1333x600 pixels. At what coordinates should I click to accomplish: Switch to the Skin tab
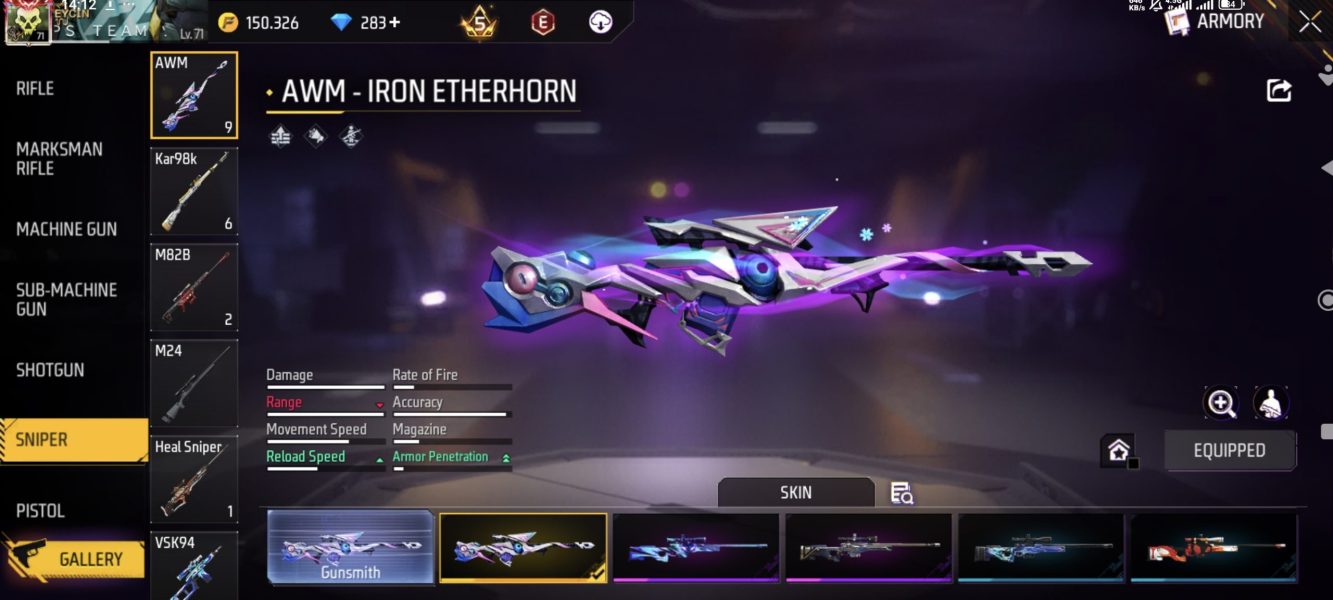796,492
